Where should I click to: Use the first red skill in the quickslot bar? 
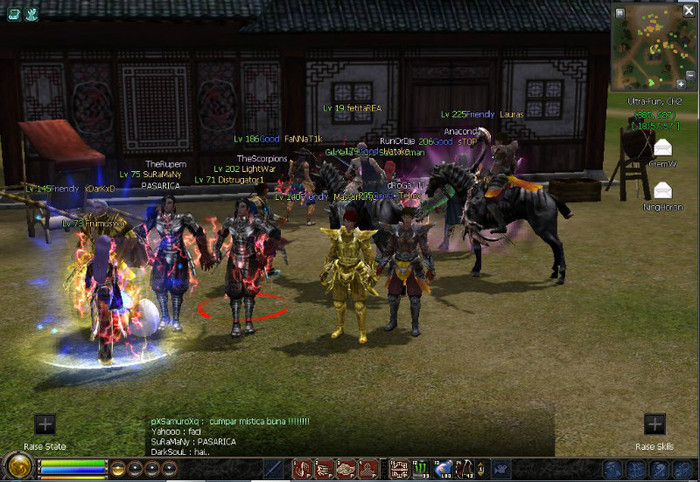(x=302, y=468)
